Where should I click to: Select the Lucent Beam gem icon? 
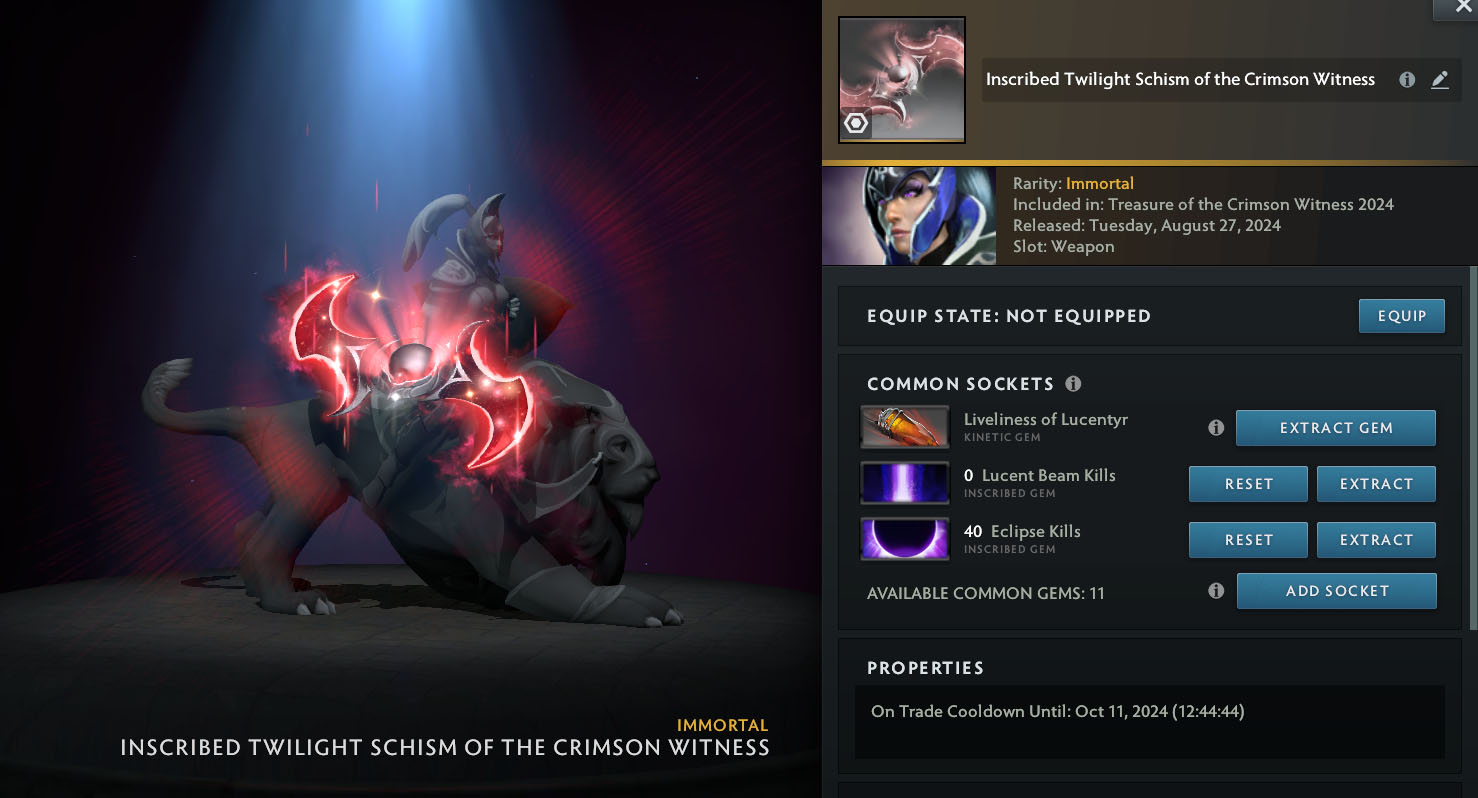click(x=905, y=484)
